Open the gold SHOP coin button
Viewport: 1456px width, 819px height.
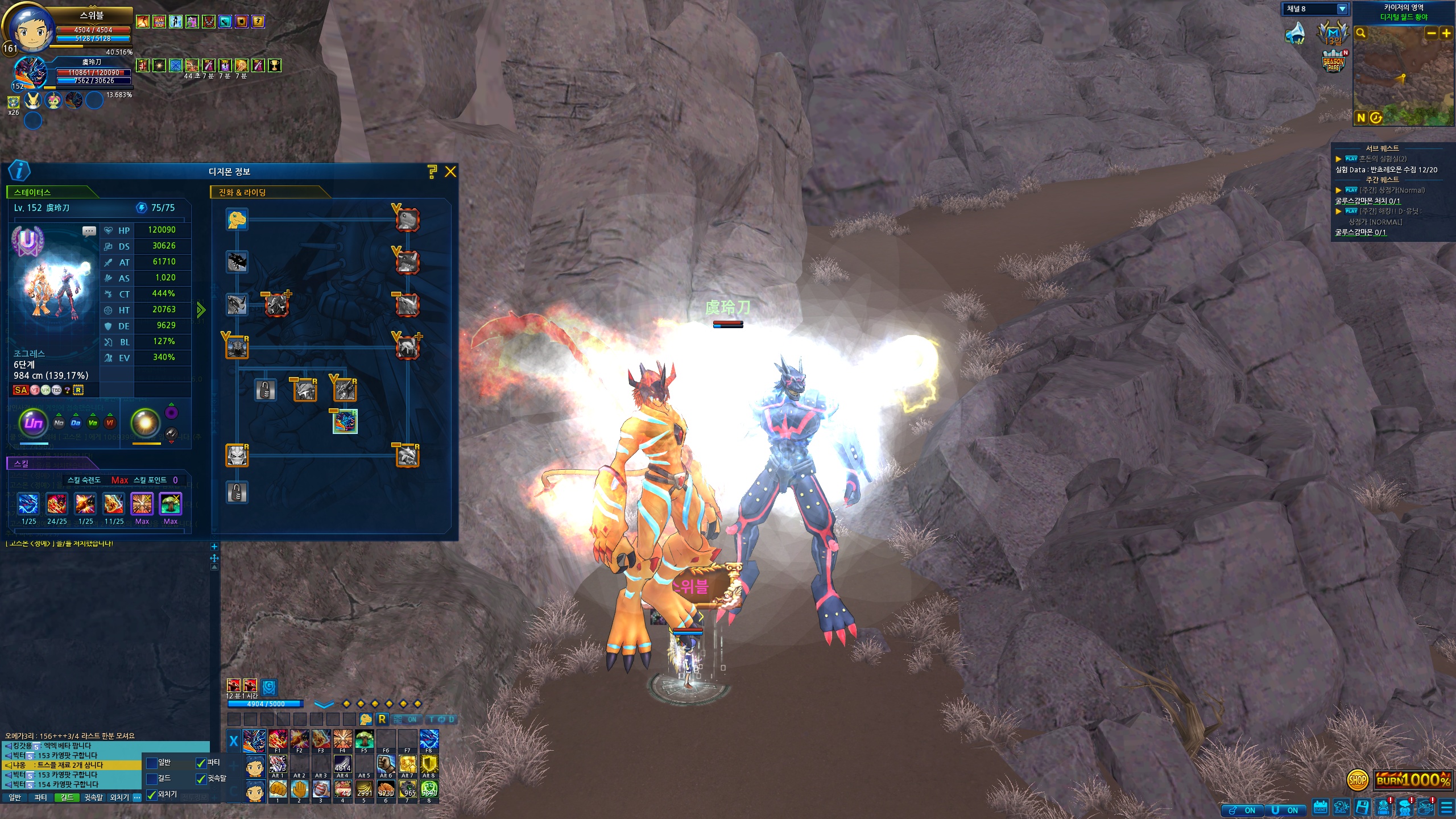[1357, 780]
